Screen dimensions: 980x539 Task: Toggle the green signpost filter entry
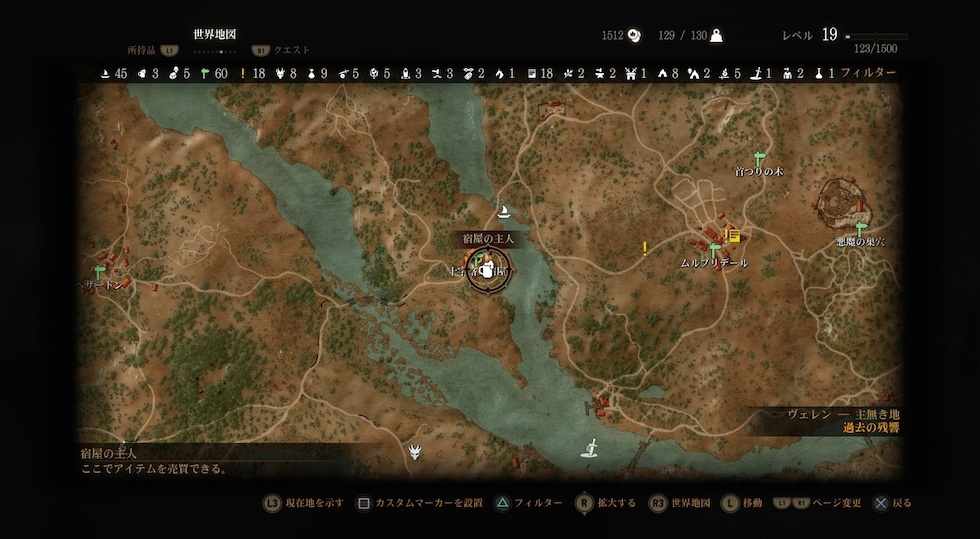[204, 73]
